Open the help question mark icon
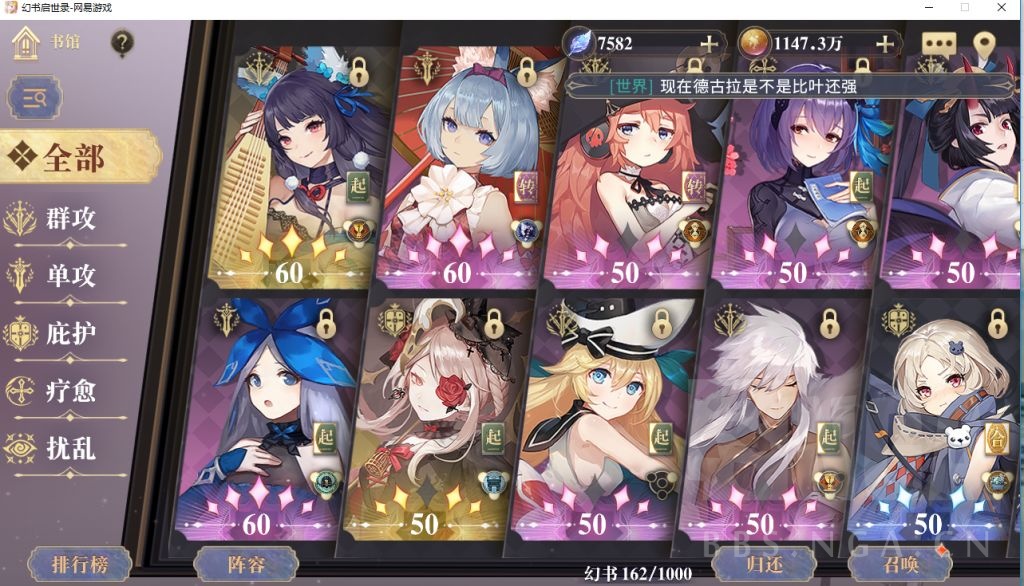 (122, 43)
